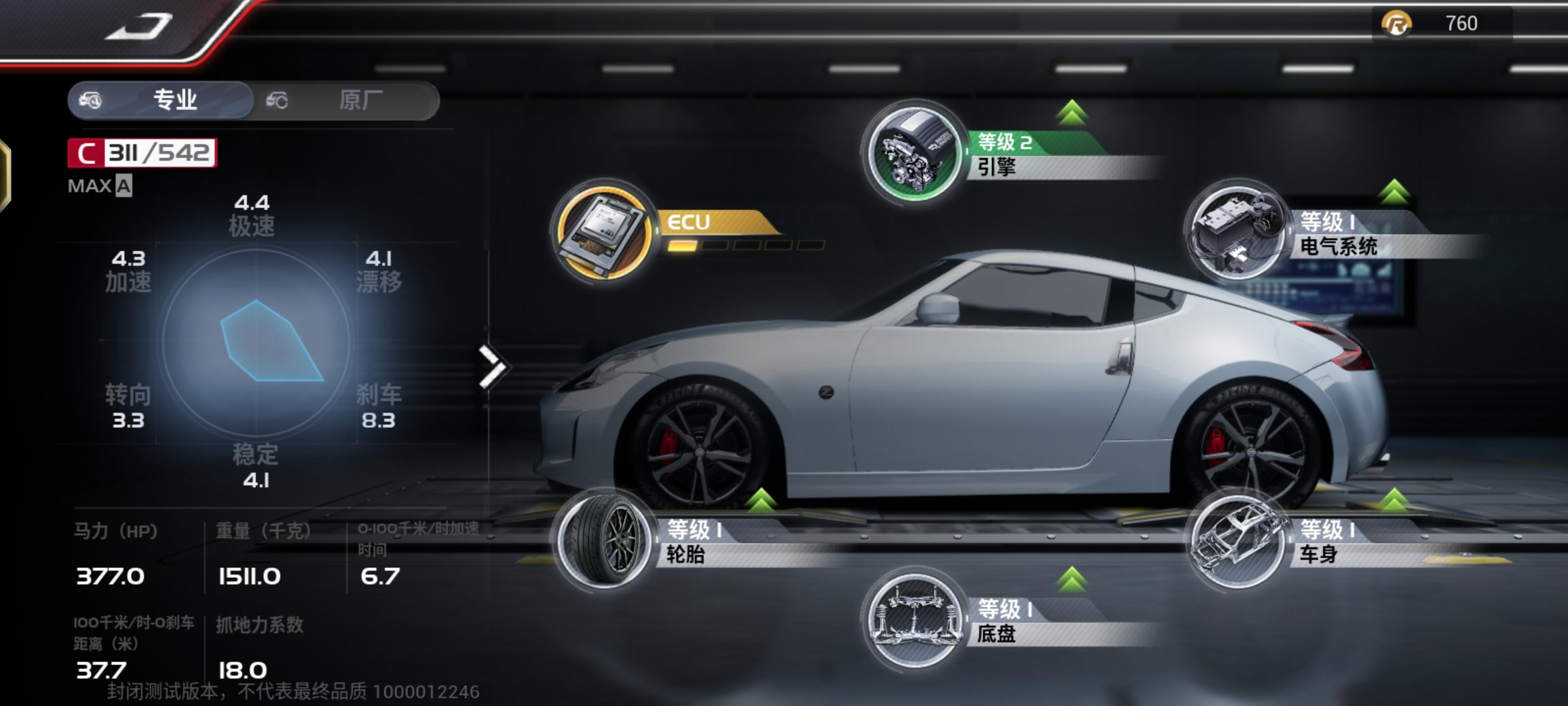Go back using the top-left arrow

coord(139,27)
